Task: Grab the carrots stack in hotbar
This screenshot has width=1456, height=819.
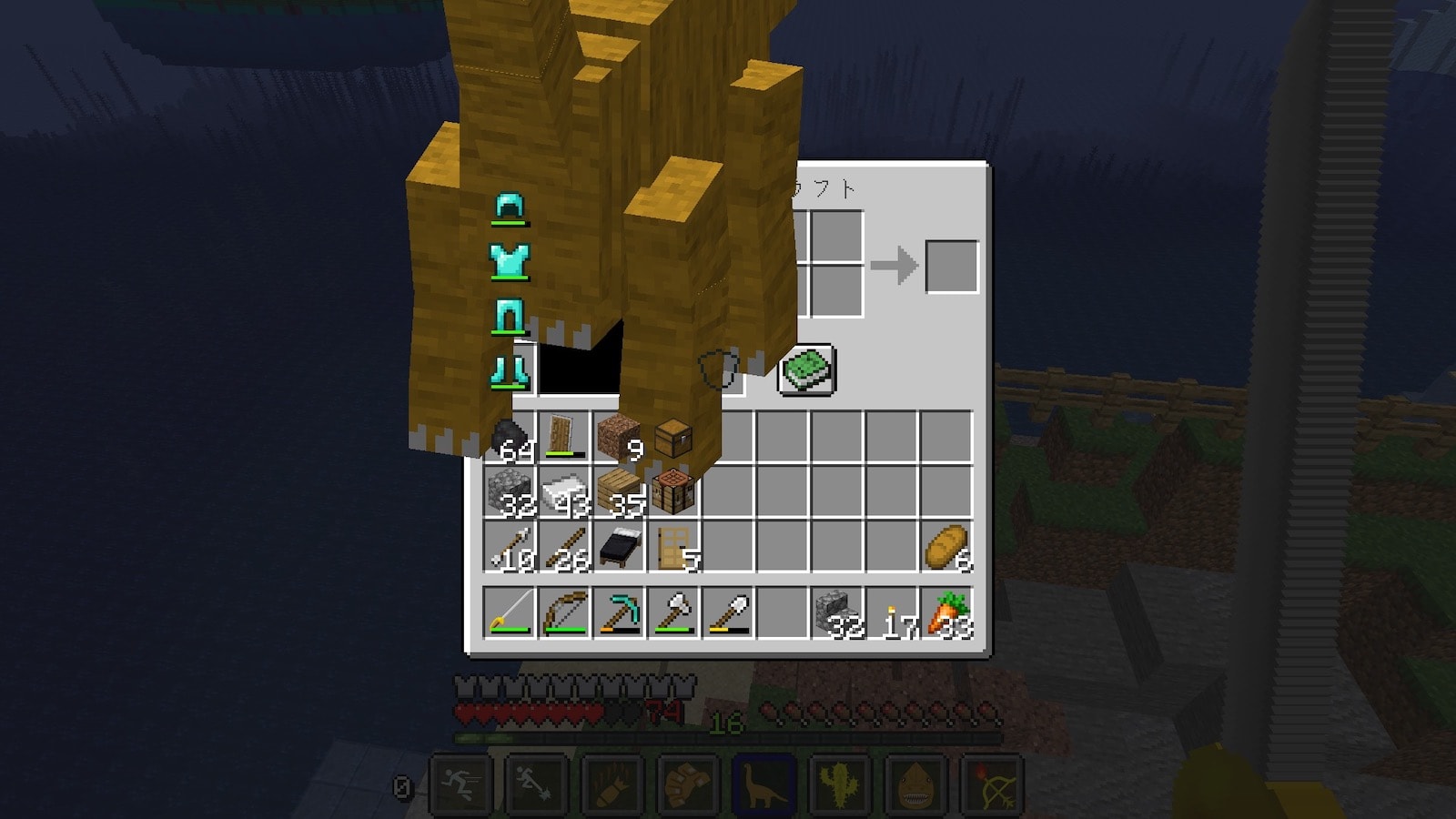Action: pos(946,612)
